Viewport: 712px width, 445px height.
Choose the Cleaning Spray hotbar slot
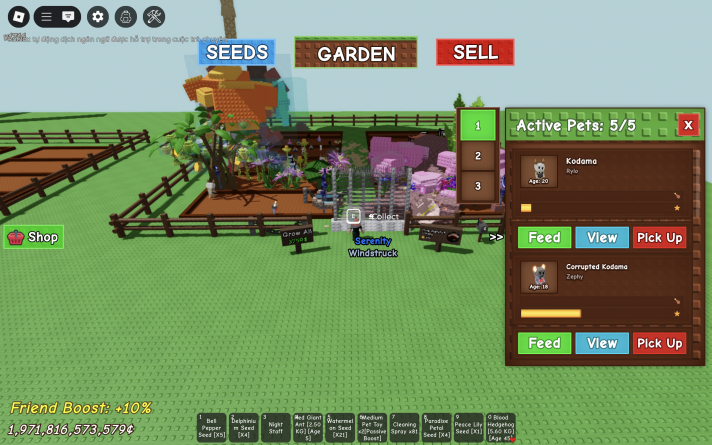[x=404, y=428]
